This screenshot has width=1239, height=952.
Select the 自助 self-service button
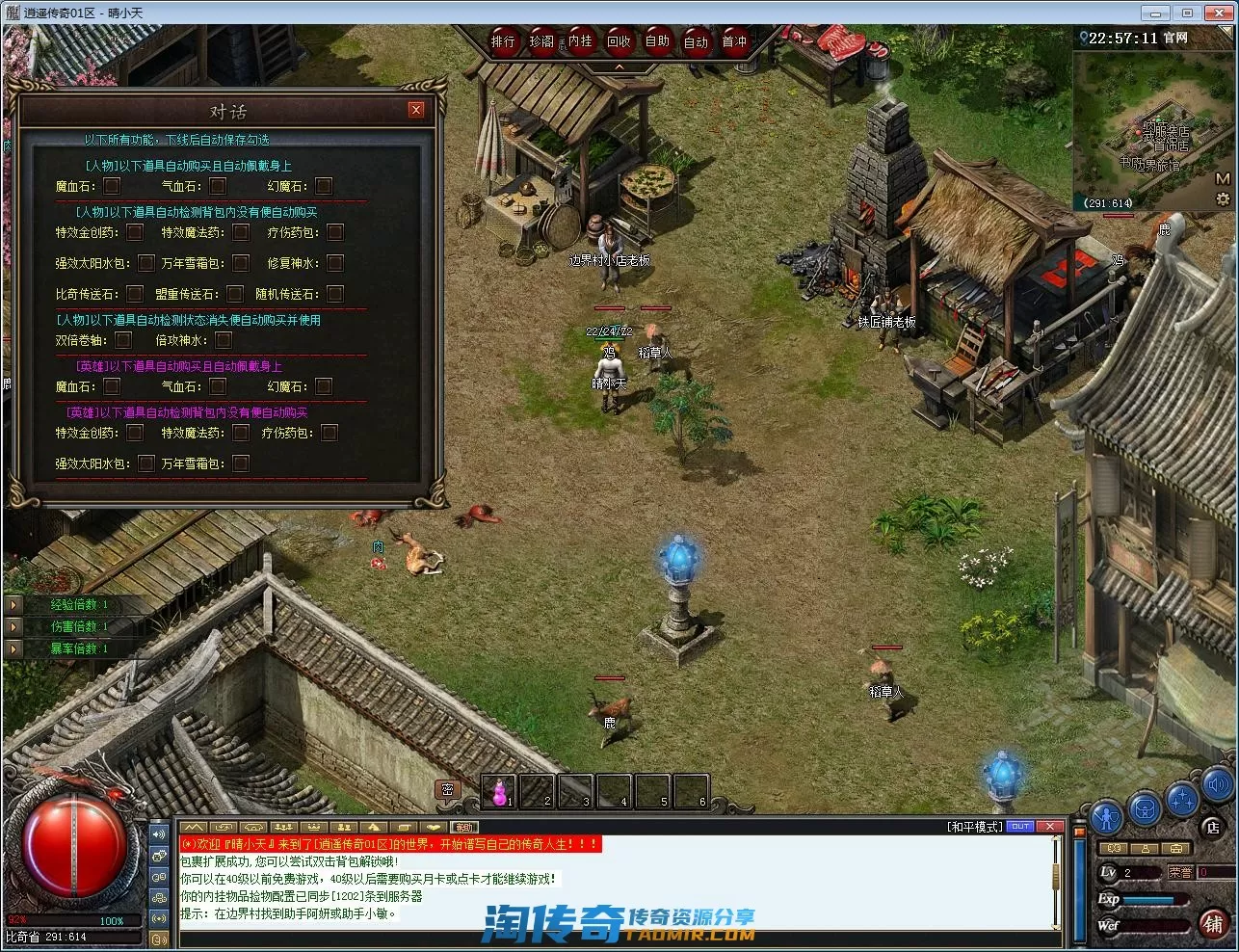coord(657,41)
